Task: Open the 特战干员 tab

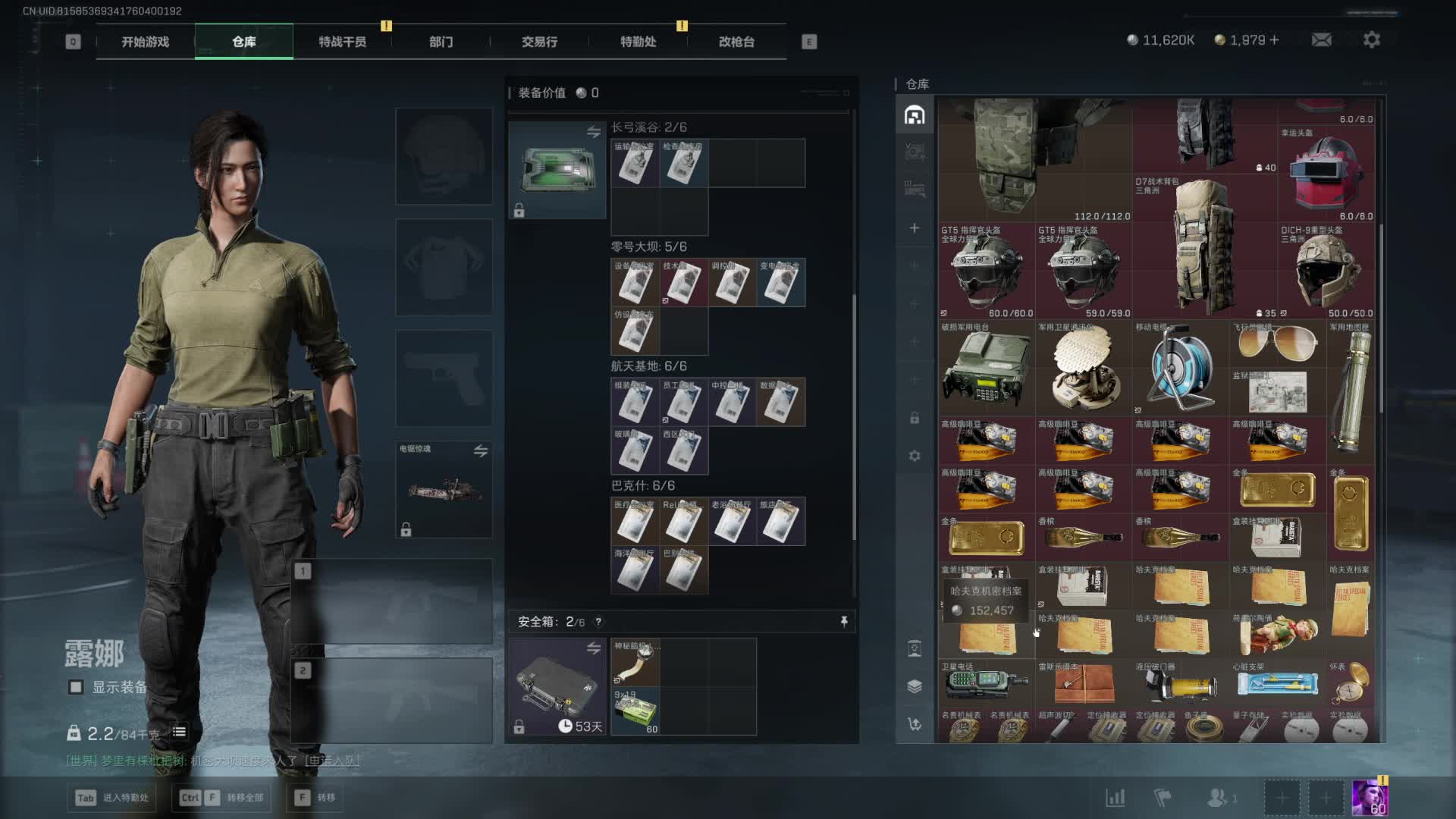Action: click(342, 42)
